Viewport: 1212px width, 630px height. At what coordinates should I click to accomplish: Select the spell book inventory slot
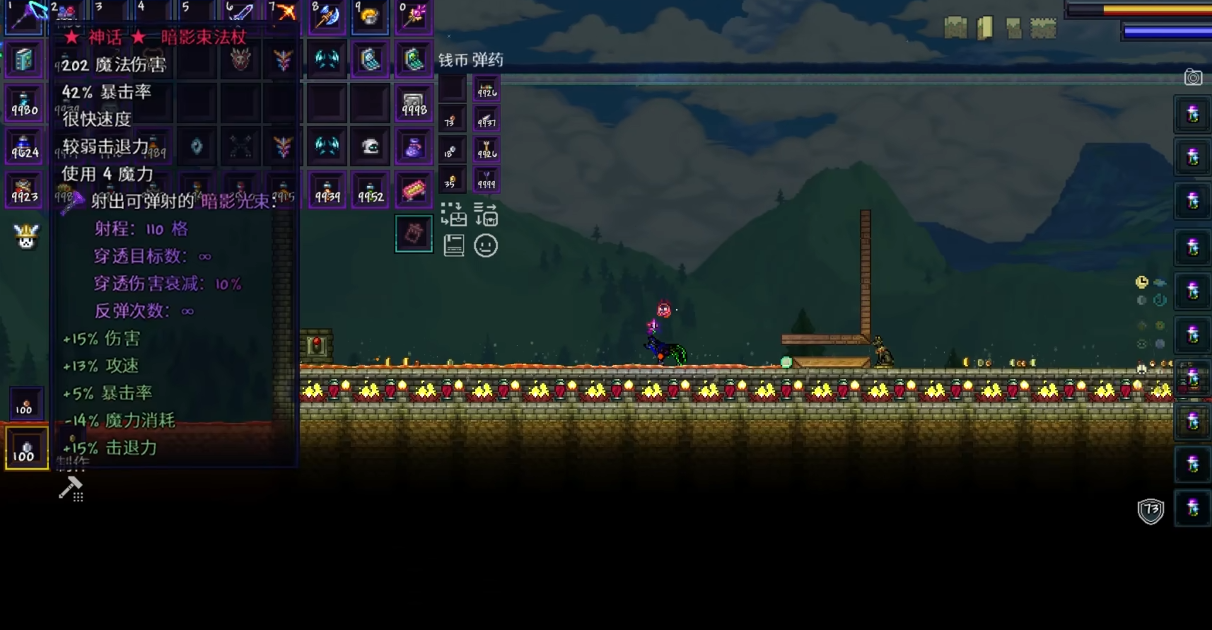[x=24, y=60]
